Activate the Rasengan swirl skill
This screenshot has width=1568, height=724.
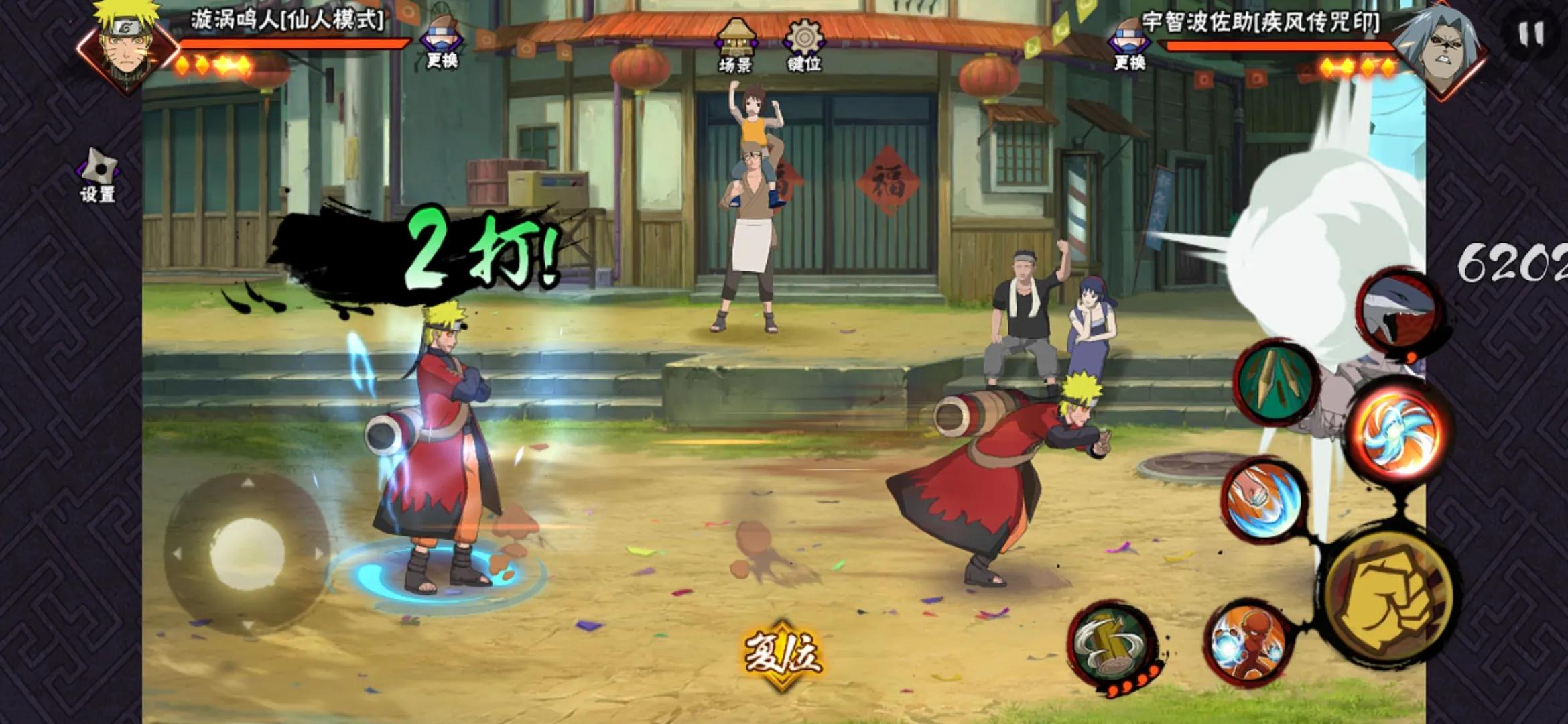(1397, 430)
